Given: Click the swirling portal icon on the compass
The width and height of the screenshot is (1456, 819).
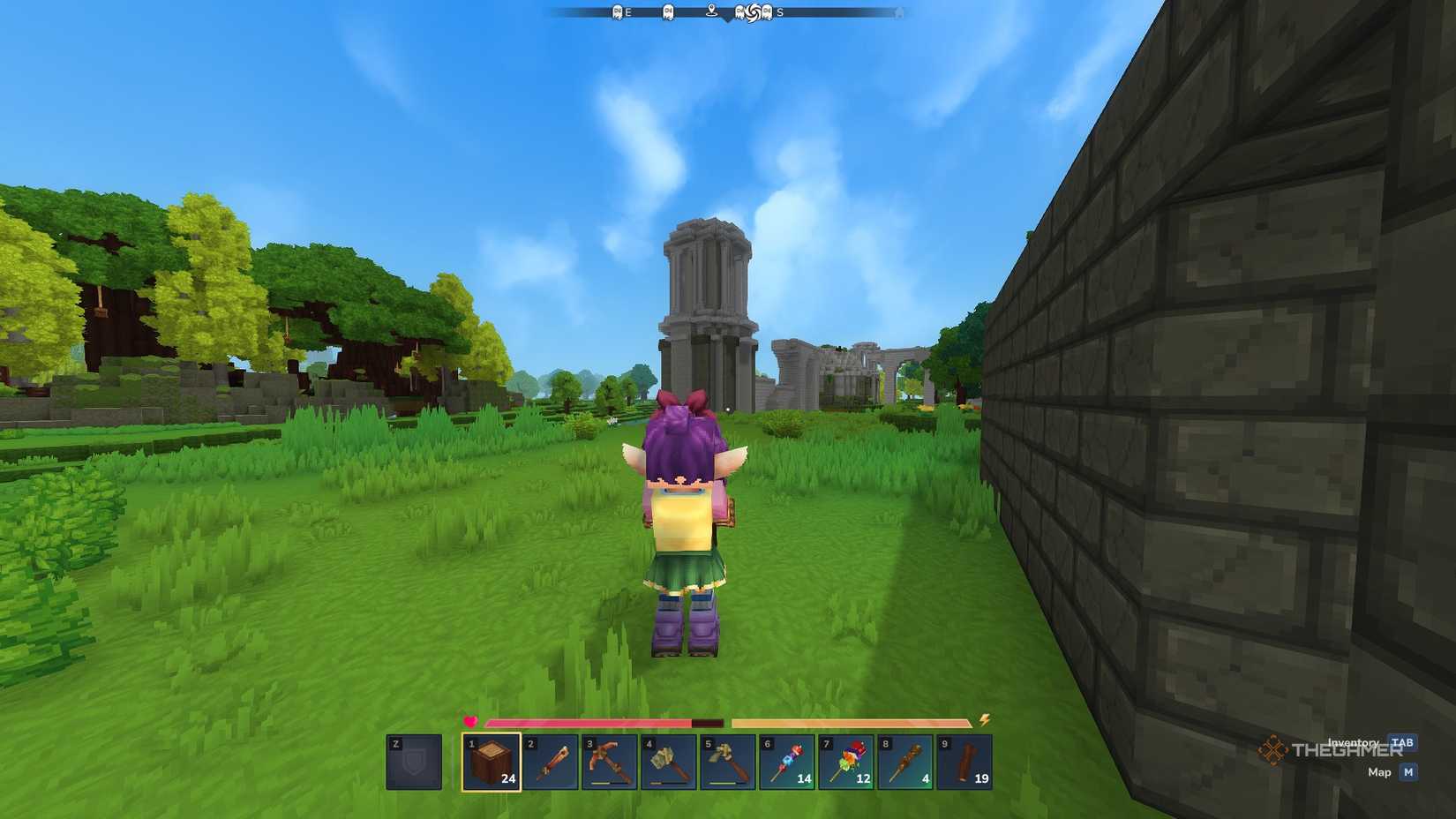Looking at the screenshot, I should click(753, 12).
